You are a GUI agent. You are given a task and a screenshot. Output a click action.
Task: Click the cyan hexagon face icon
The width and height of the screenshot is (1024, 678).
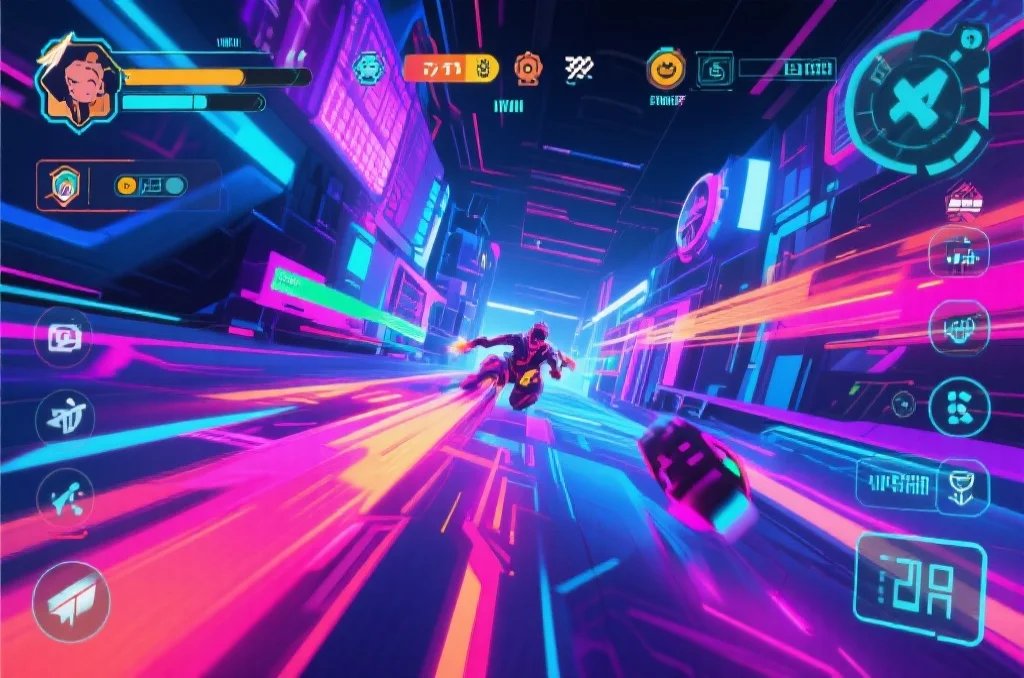tap(368, 68)
